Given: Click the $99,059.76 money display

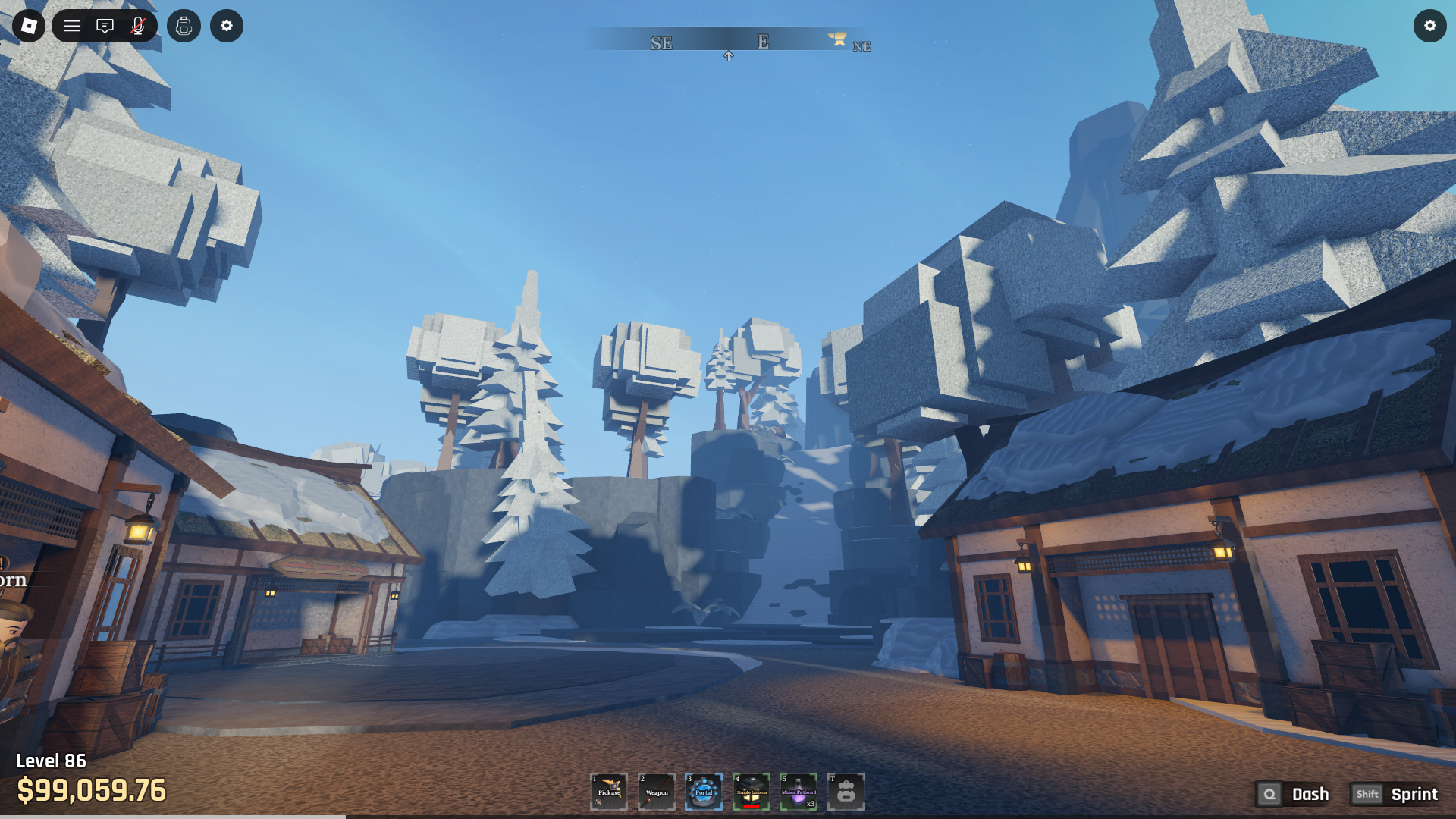Looking at the screenshot, I should coord(91,791).
